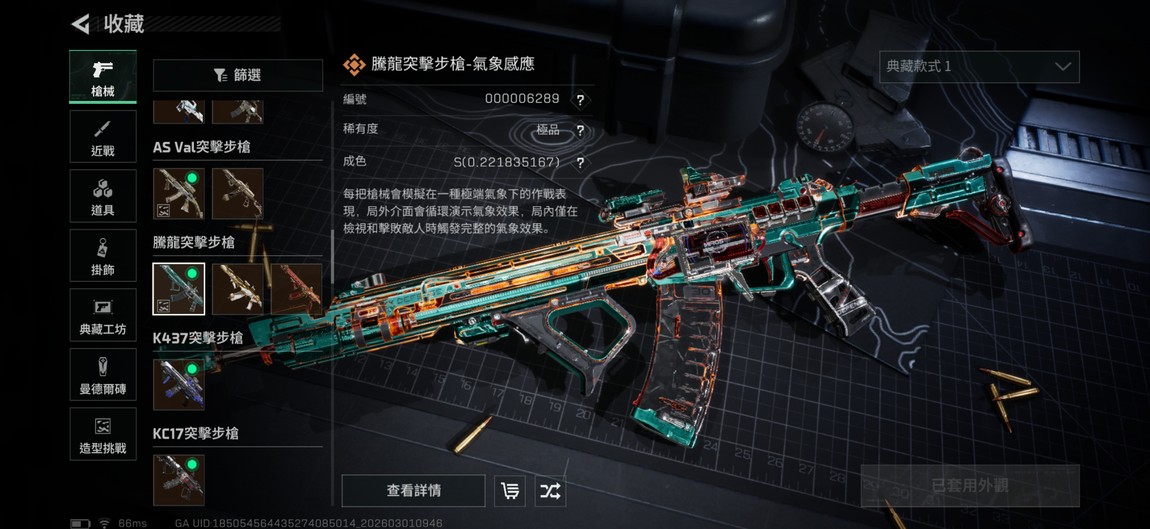Show help for 稀有度 rarity
The image size is (1150, 529).
580,131
